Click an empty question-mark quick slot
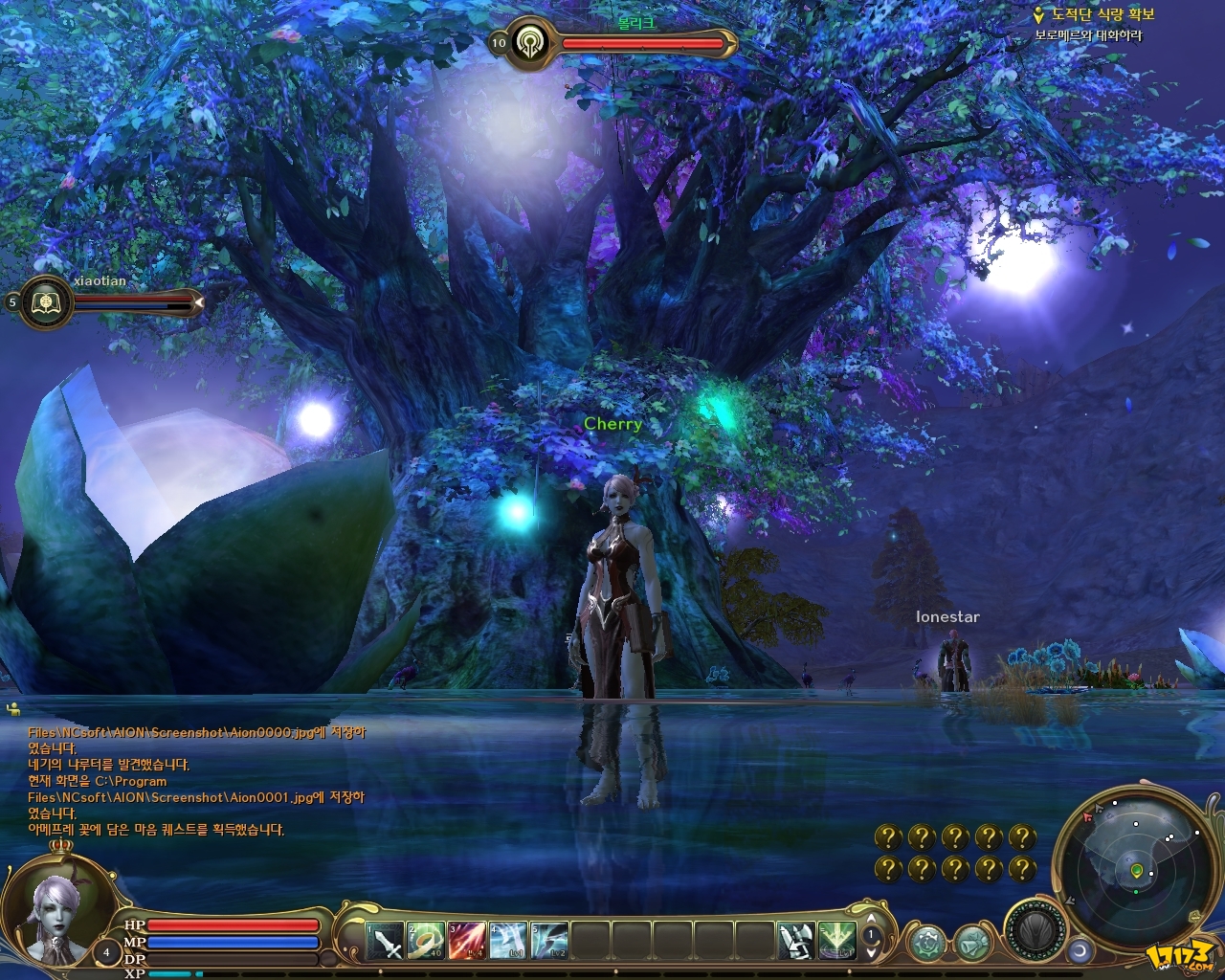This screenshot has height=980, width=1225. coord(889,835)
